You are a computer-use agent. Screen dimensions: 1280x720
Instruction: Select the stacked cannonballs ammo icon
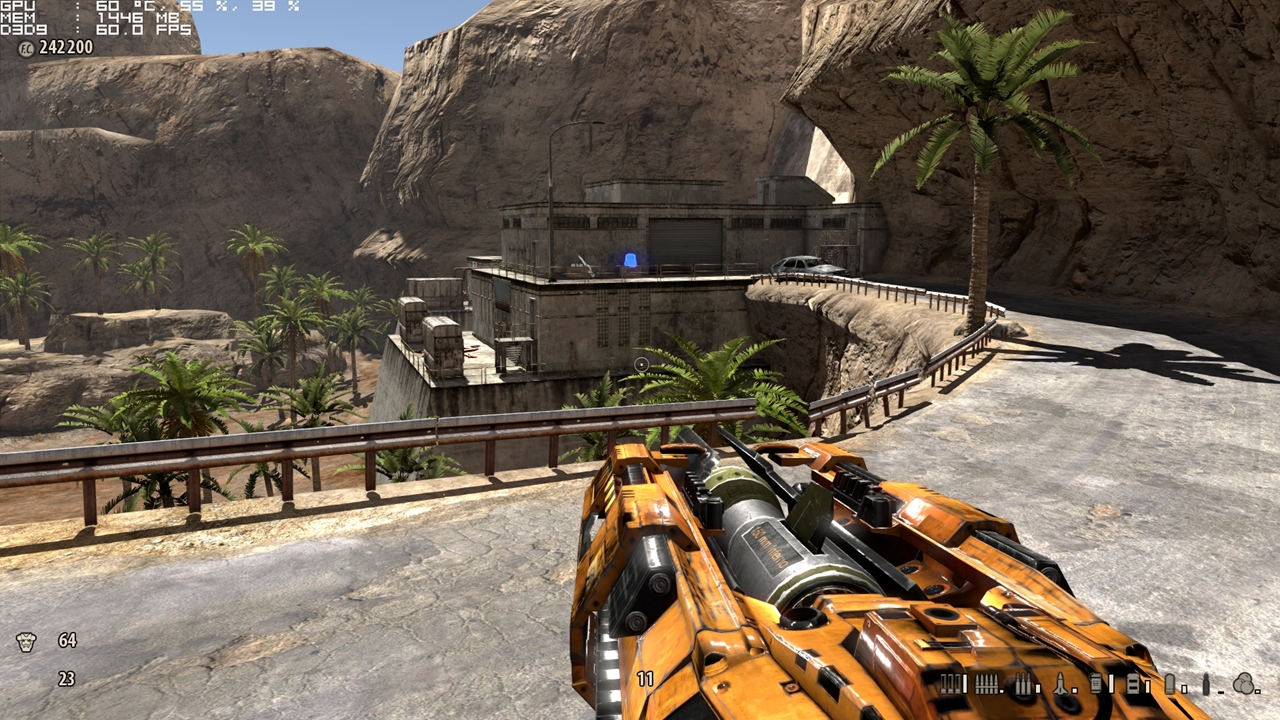tap(1245, 684)
